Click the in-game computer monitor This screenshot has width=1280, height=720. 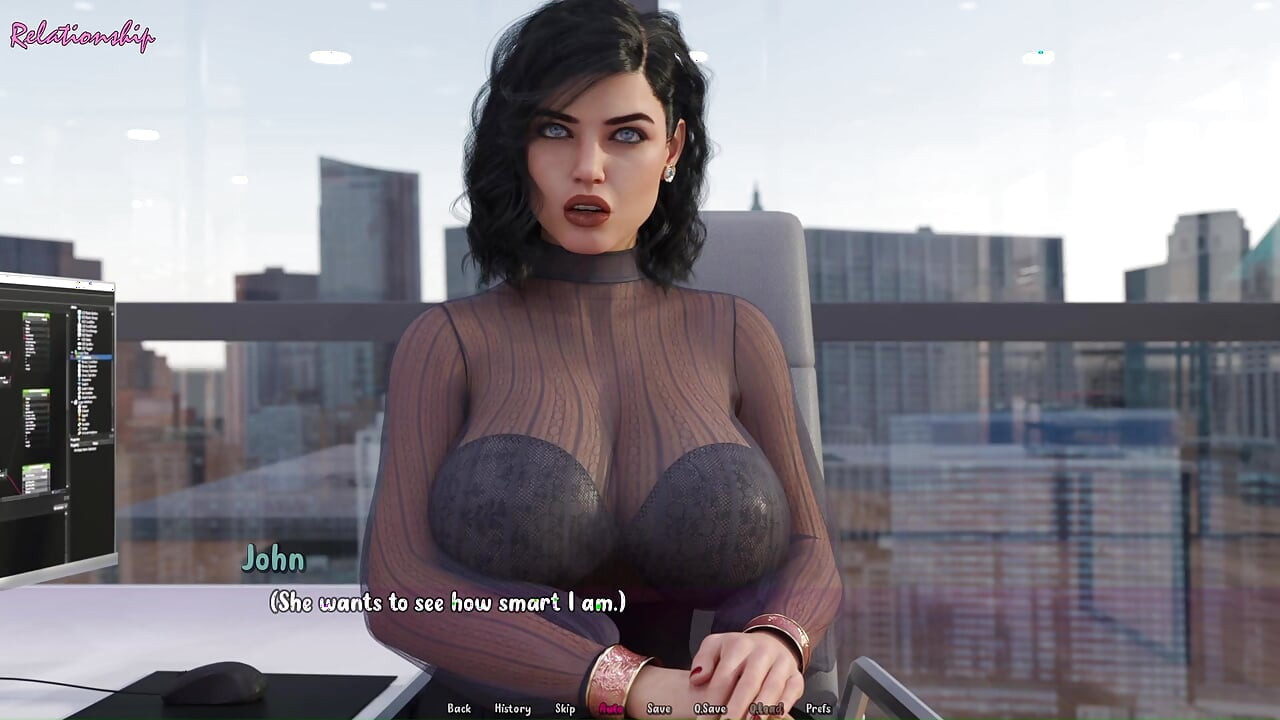[x=55, y=420]
